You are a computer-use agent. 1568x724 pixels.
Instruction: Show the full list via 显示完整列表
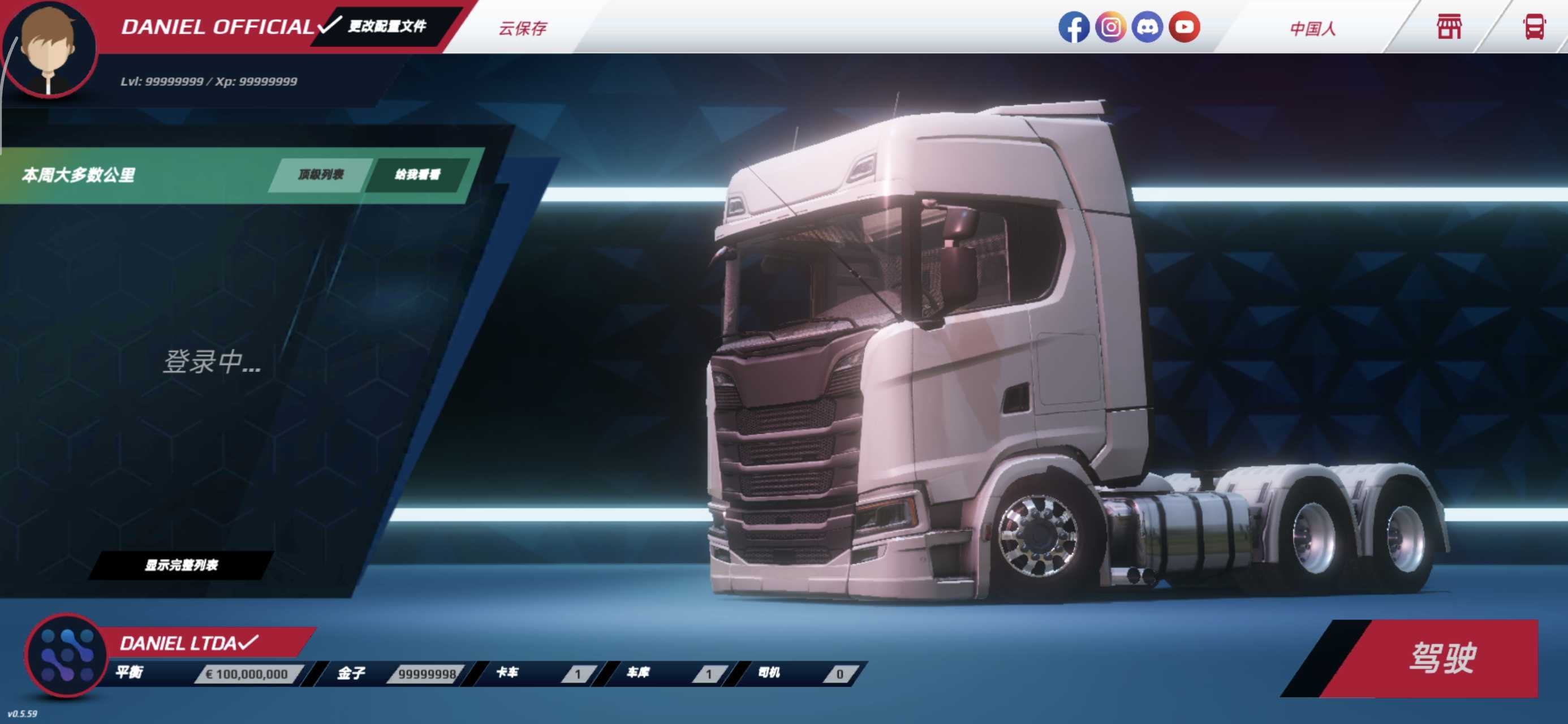pos(182,565)
